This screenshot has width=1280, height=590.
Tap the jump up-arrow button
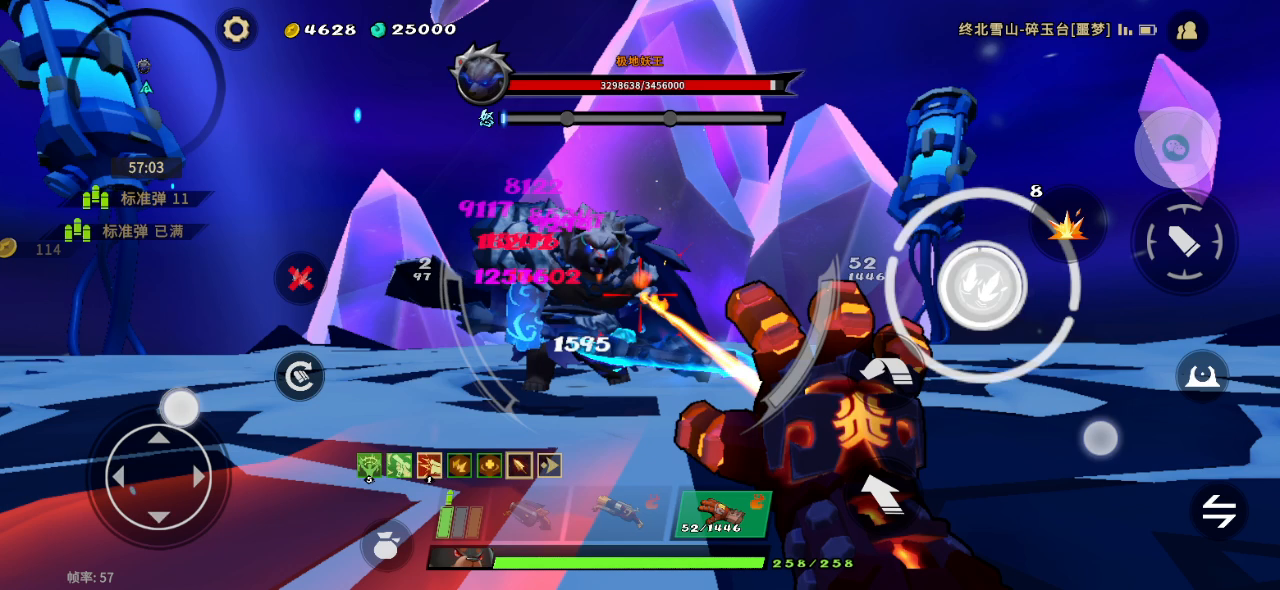click(879, 493)
